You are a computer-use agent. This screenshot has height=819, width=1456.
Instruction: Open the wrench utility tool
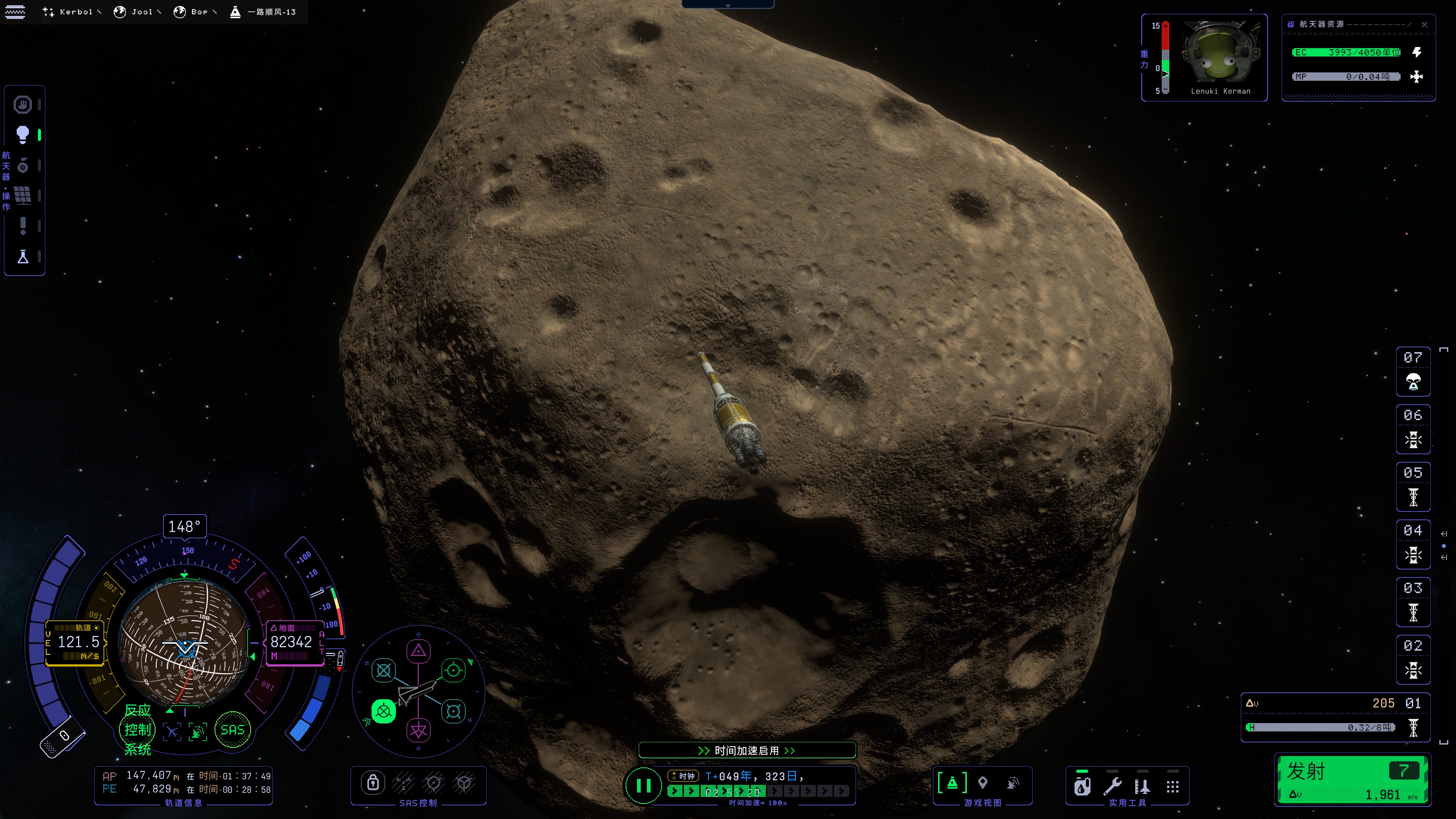click(x=1112, y=786)
